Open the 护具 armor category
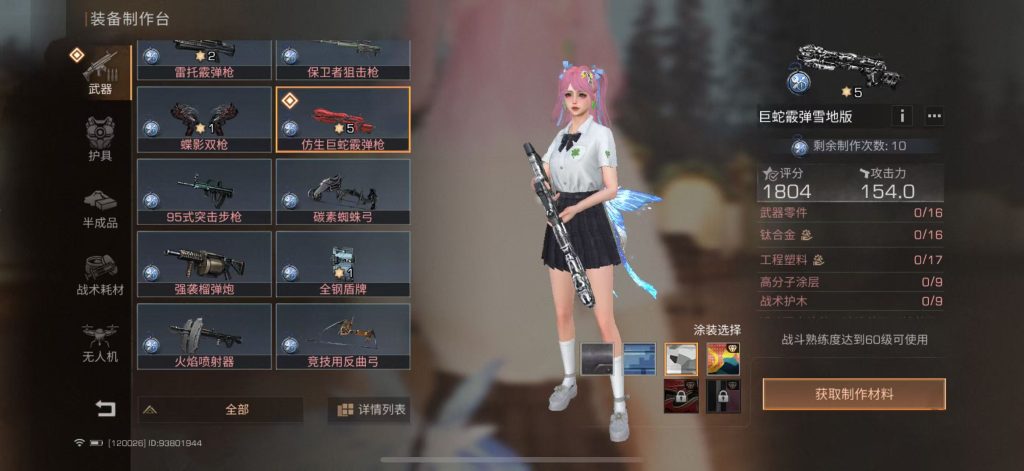Image resolution: width=1024 pixels, height=471 pixels. click(100, 140)
